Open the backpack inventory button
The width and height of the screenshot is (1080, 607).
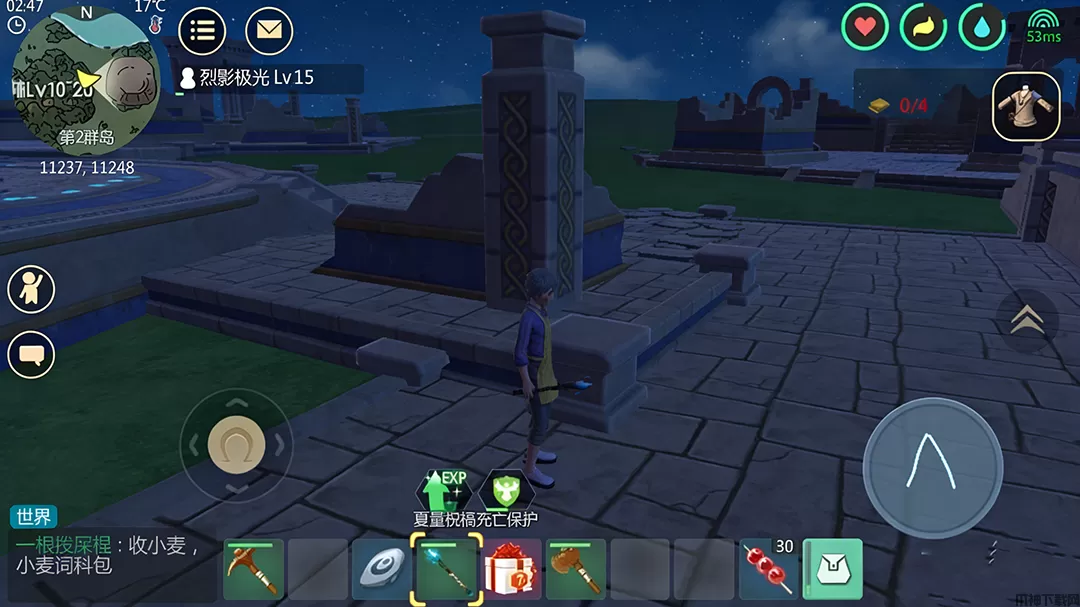(833, 569)
